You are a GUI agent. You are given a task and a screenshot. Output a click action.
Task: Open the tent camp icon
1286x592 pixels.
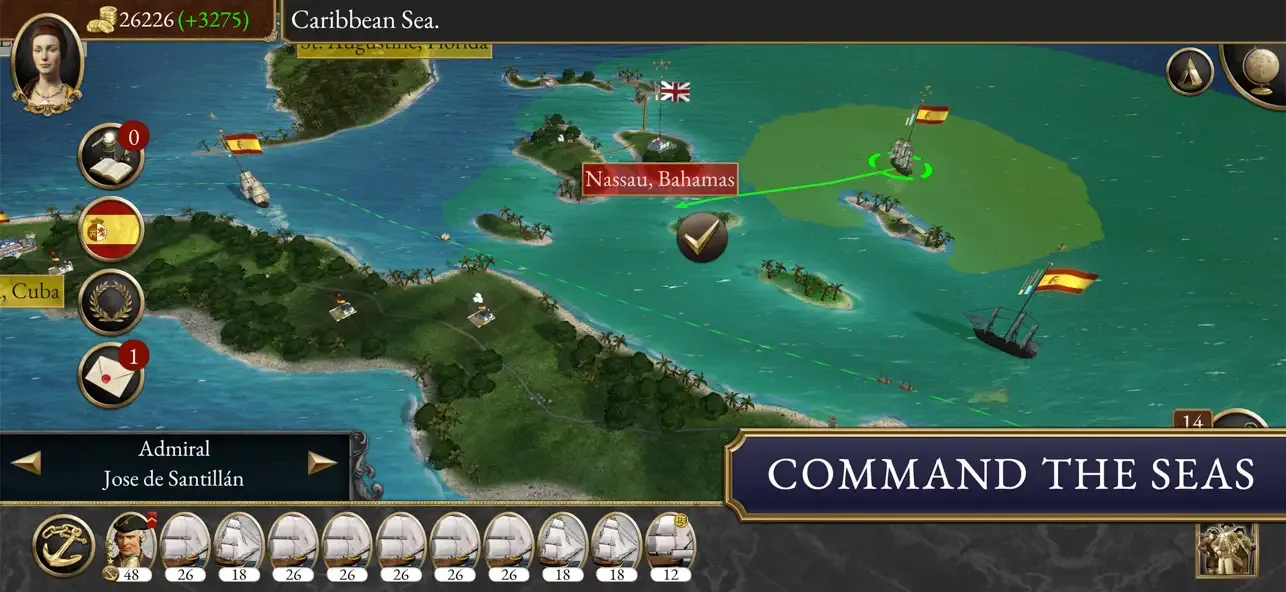click(x=1190, y=71)
